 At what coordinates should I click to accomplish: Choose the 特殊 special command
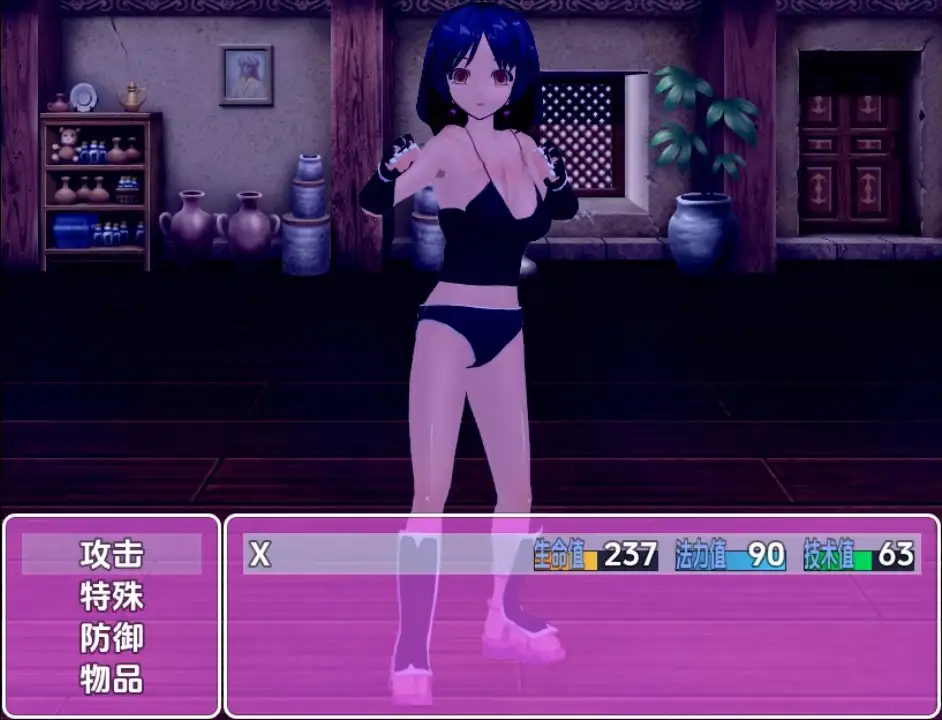pos(112,597)
